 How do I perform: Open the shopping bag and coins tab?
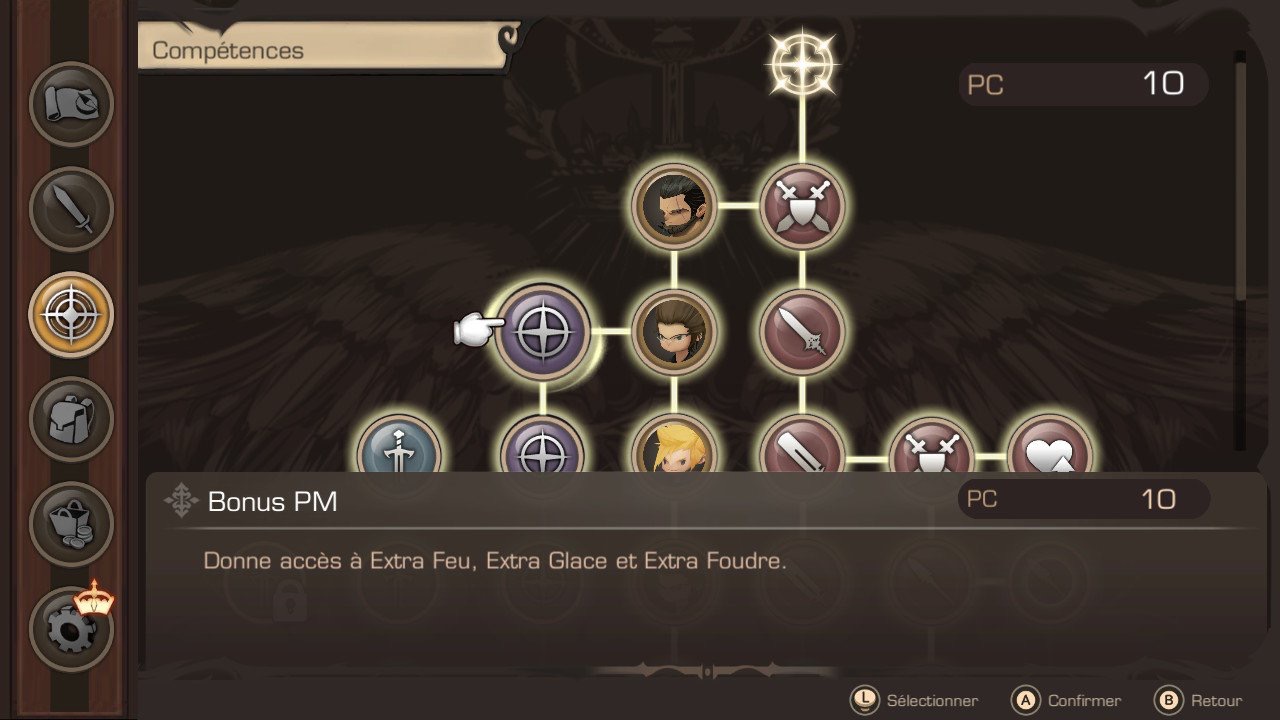[x=71, y=523]
